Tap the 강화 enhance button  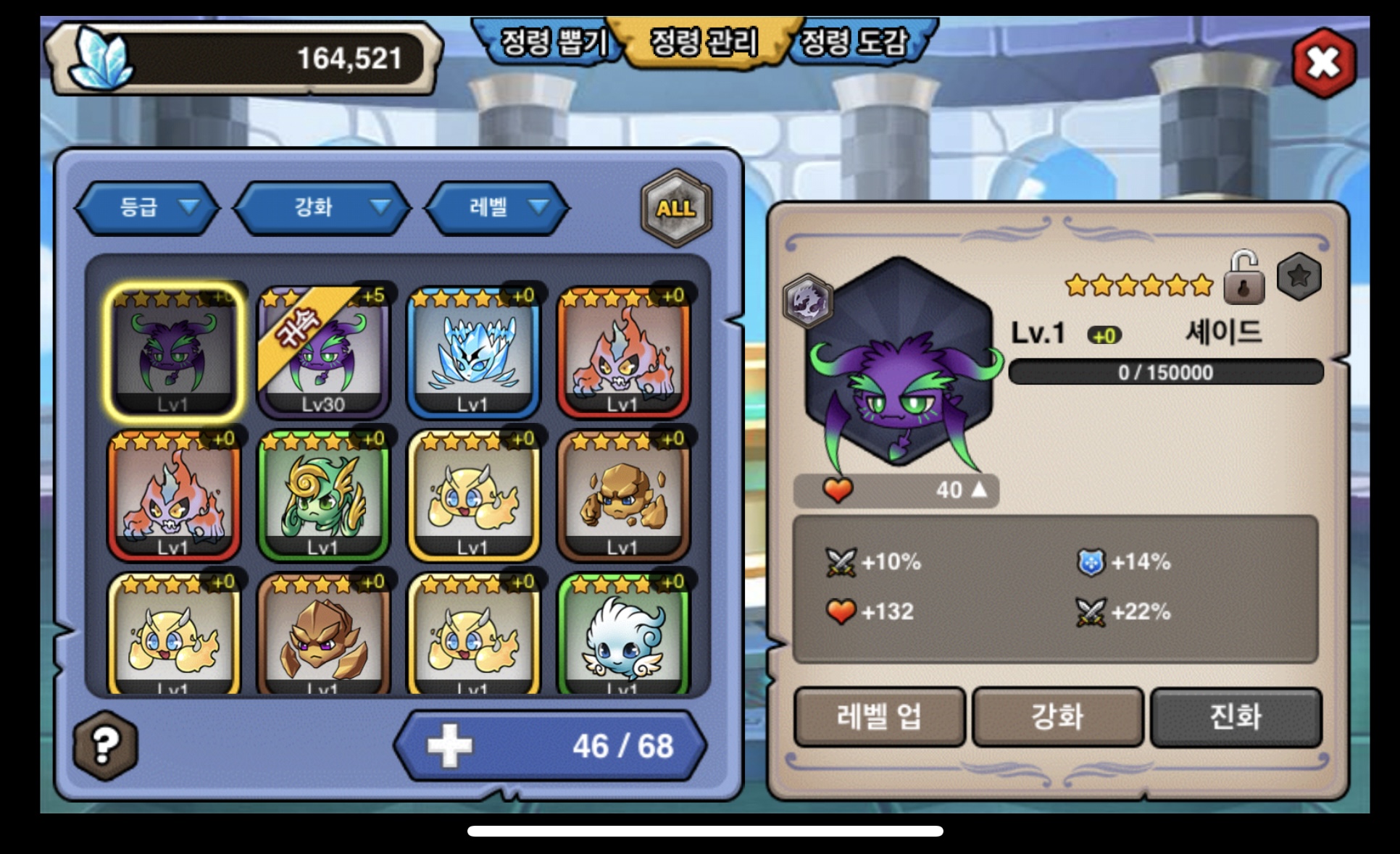click(x=1057, y=717)
